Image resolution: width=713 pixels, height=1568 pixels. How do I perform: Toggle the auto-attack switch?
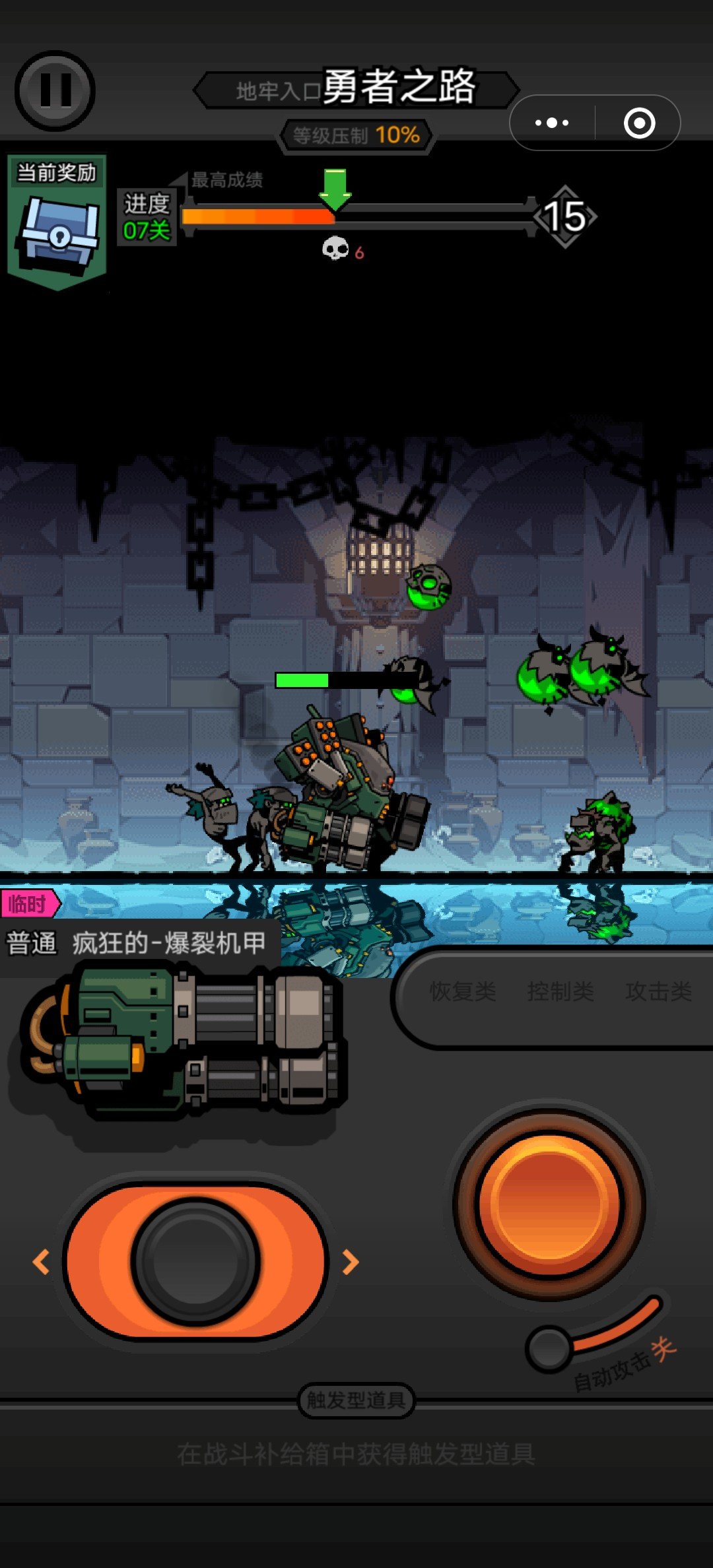pyautogui.click(x=550, y=1348)
